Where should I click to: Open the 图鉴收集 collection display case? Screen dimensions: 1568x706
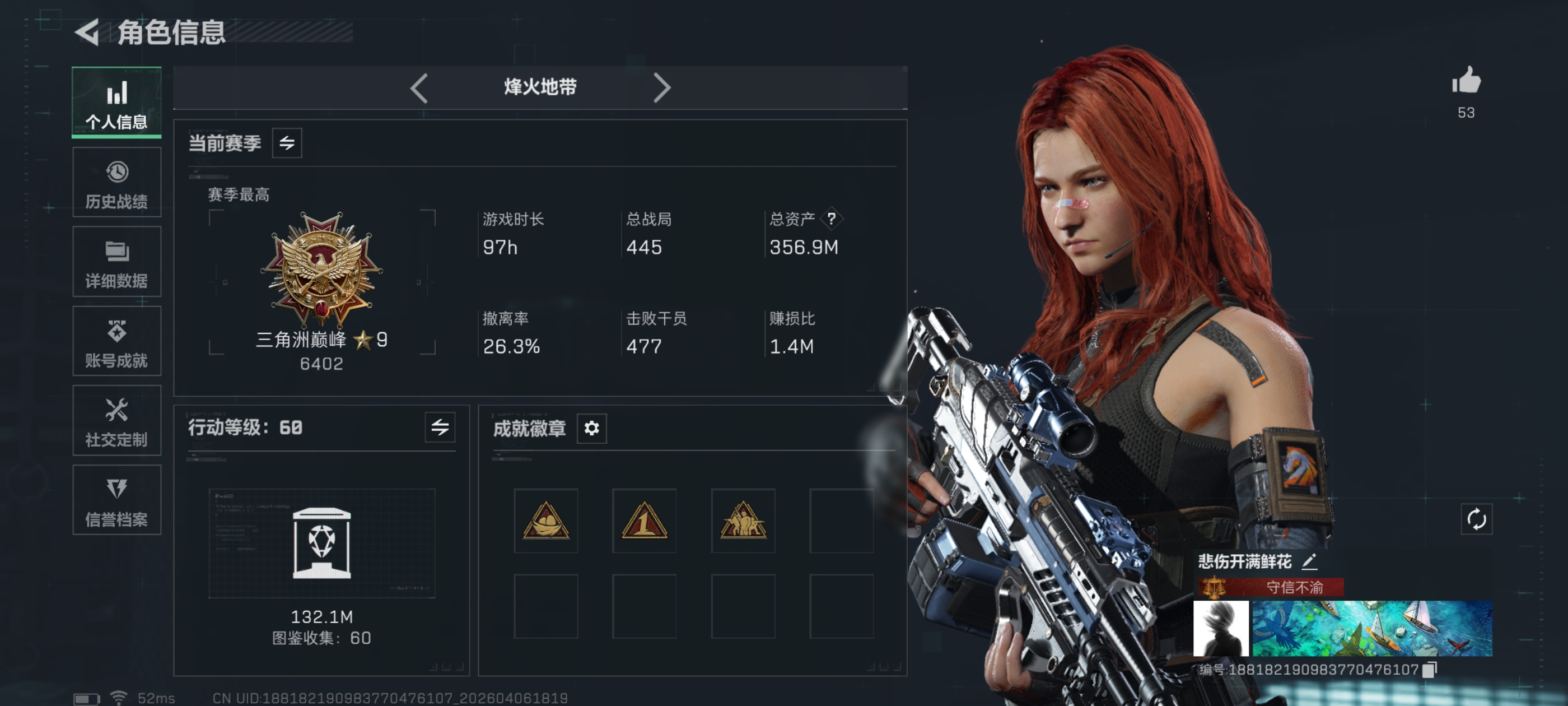(x=321, y=543)
